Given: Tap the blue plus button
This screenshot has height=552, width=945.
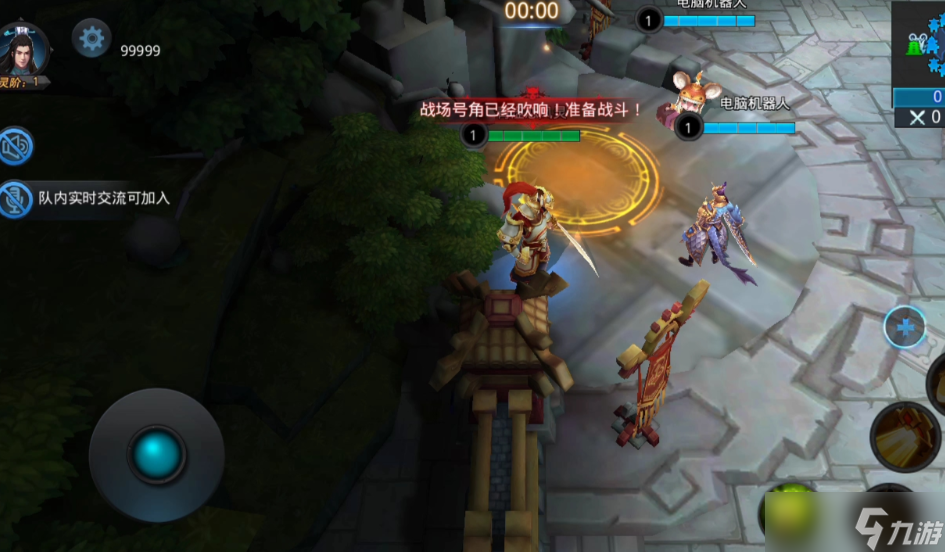Looking at the screenshot, I should 905,327.
